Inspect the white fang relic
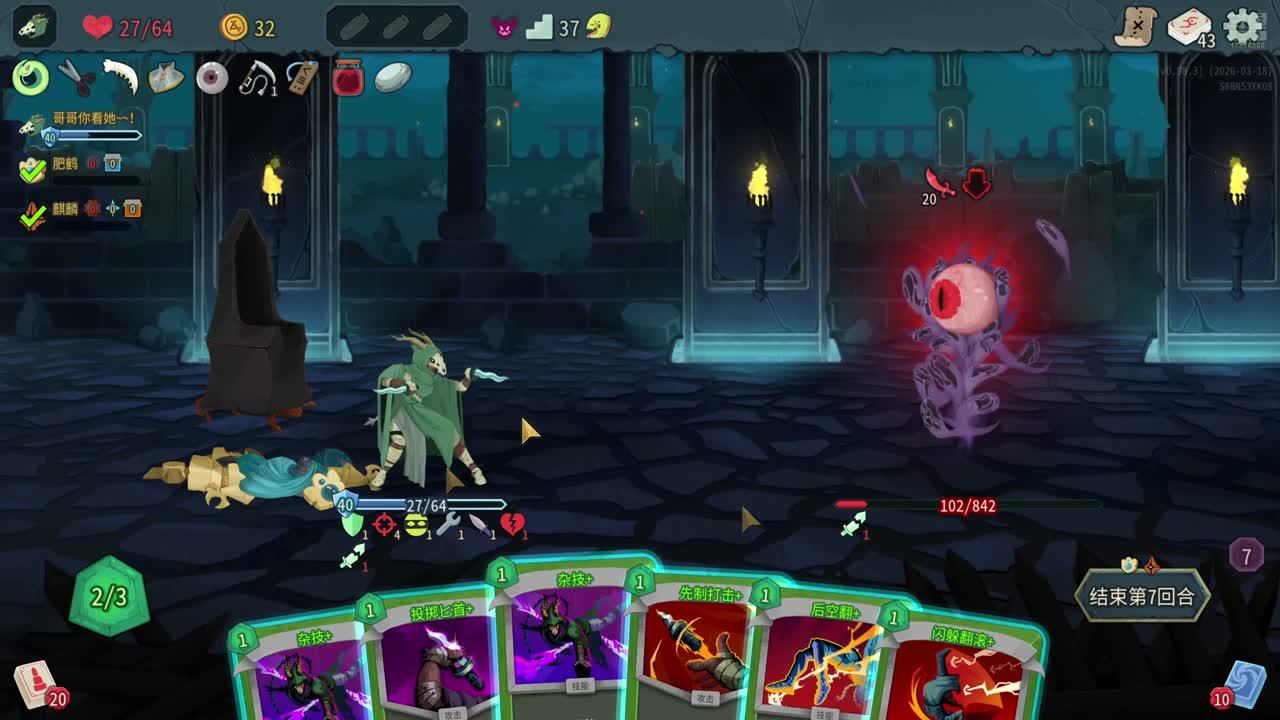 pos(121,77)
